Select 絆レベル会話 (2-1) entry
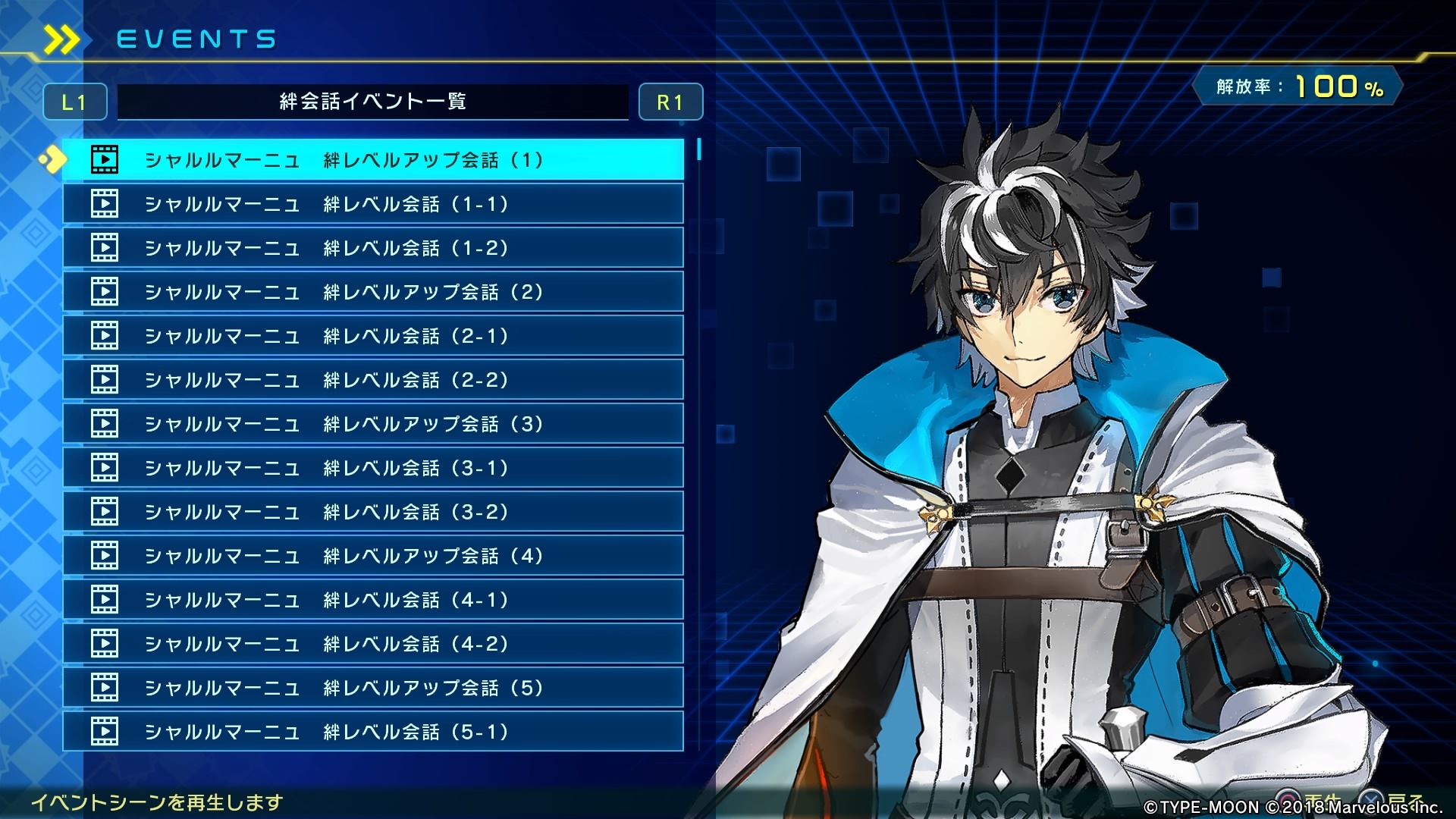 372,336
